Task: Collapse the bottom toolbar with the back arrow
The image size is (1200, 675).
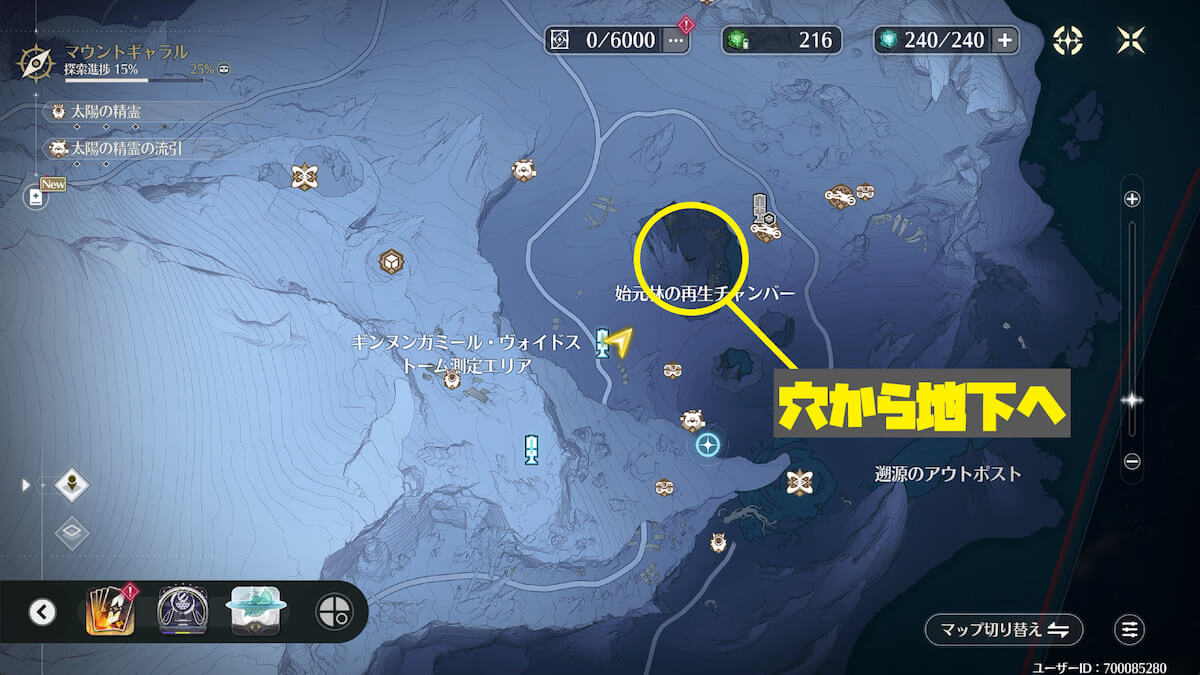Action: coord(42,611)
